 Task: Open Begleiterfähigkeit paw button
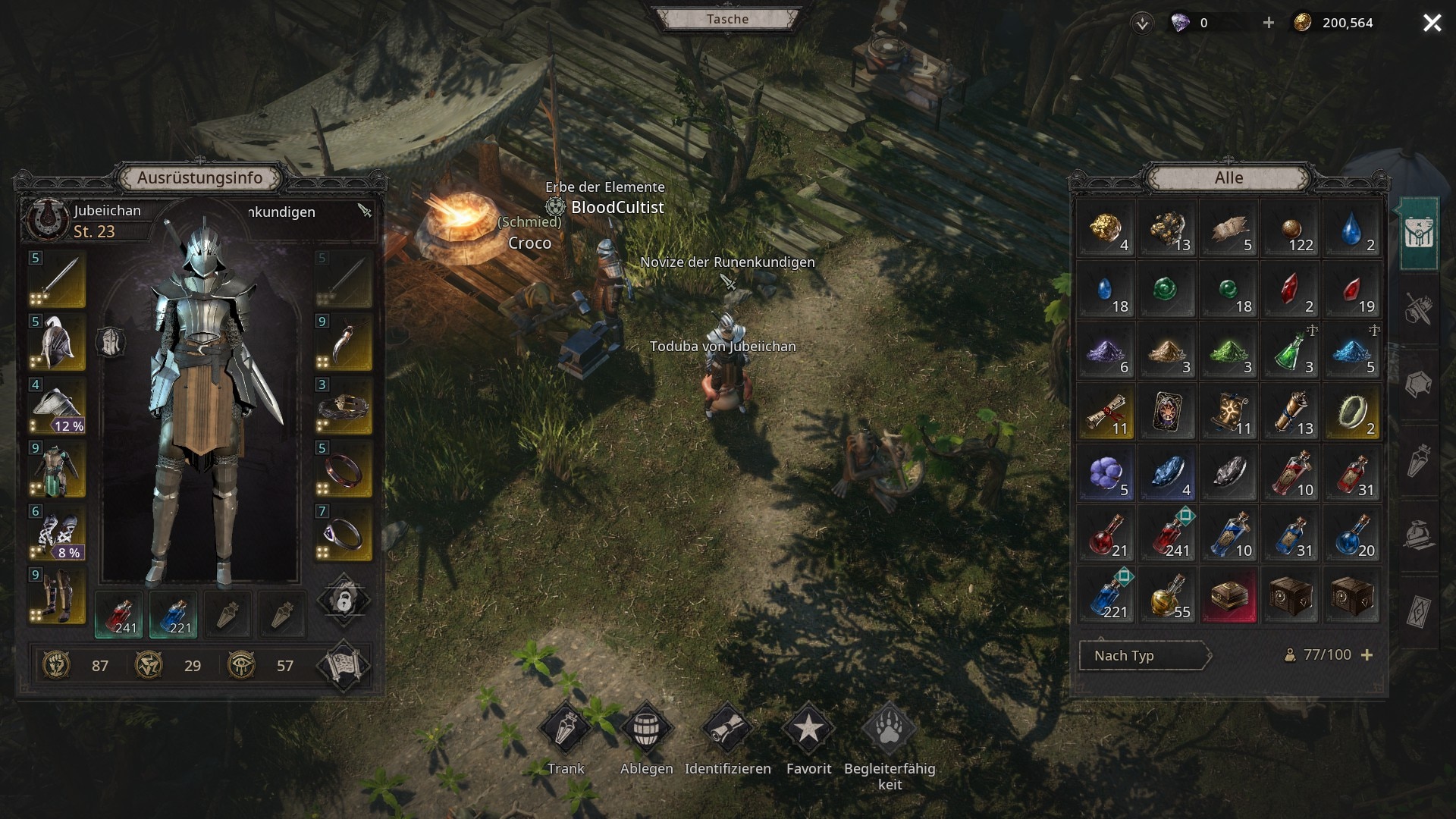(x=889, y=730)
